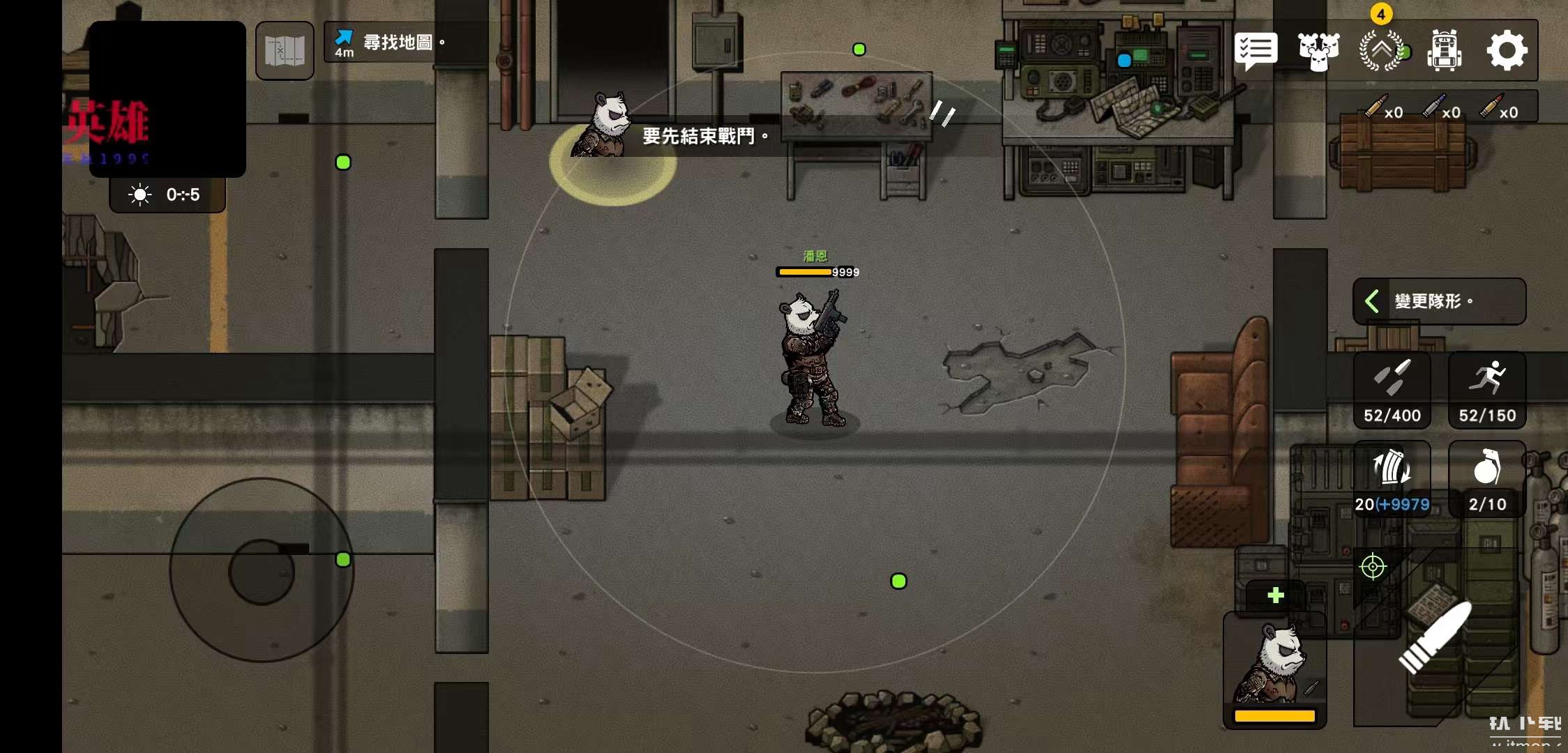Open the gear settings menu
The height and width of the screenshot is (753, 1568).
click(1507, 51)
